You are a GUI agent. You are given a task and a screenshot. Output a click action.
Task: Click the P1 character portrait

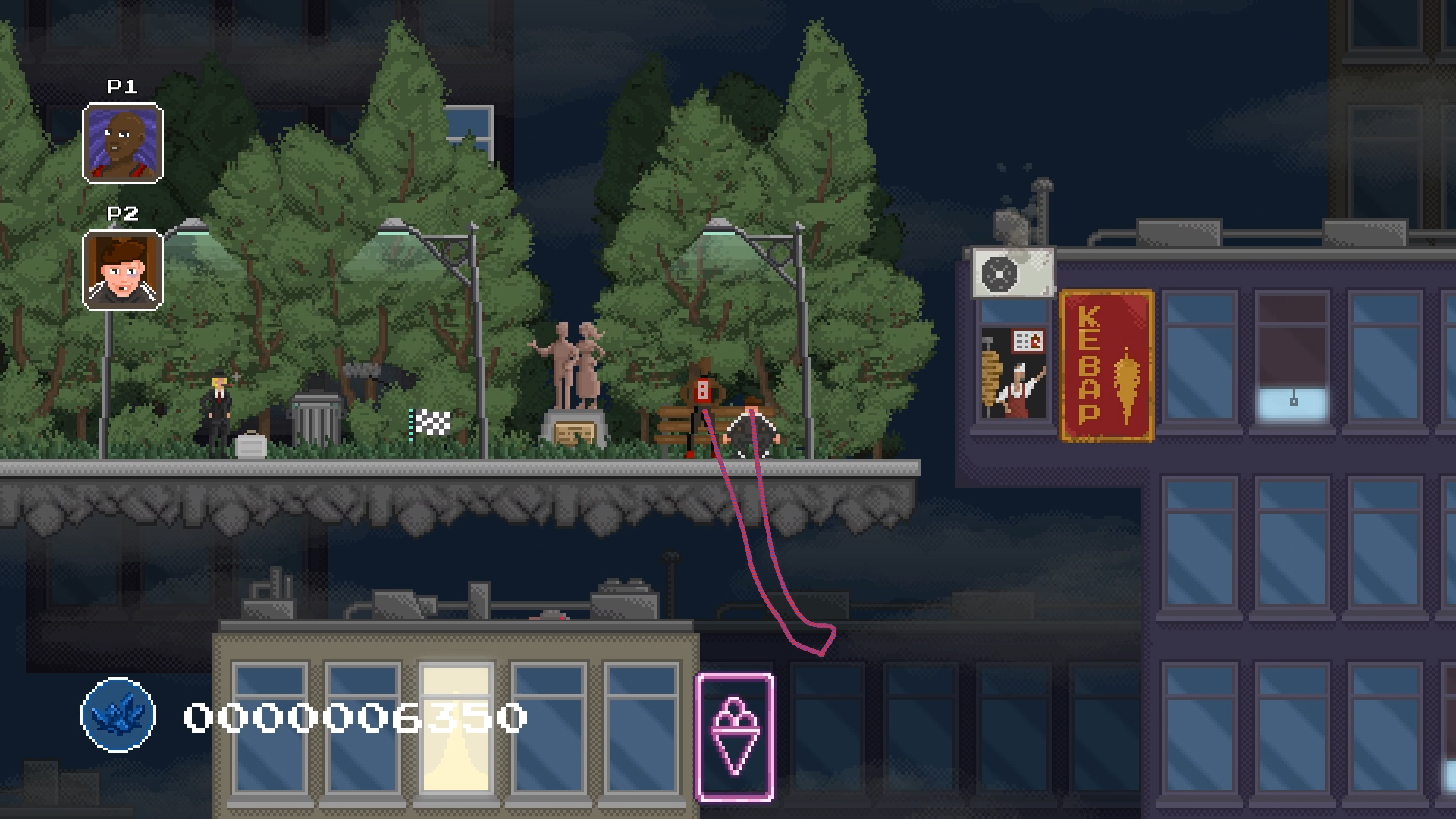(122, 143)
